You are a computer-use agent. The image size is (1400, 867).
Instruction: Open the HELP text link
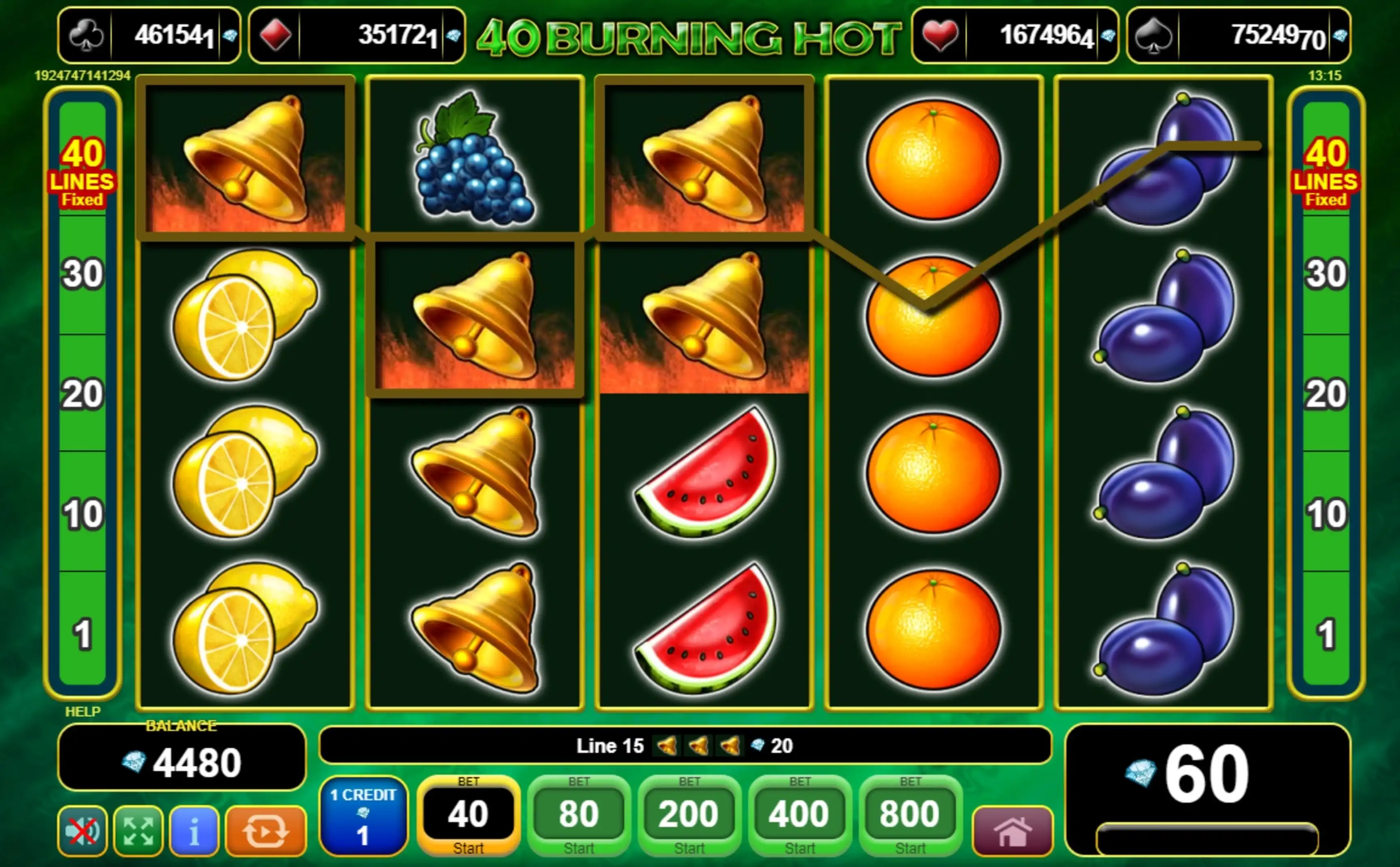pyautogui.click(x=83, y=712)
